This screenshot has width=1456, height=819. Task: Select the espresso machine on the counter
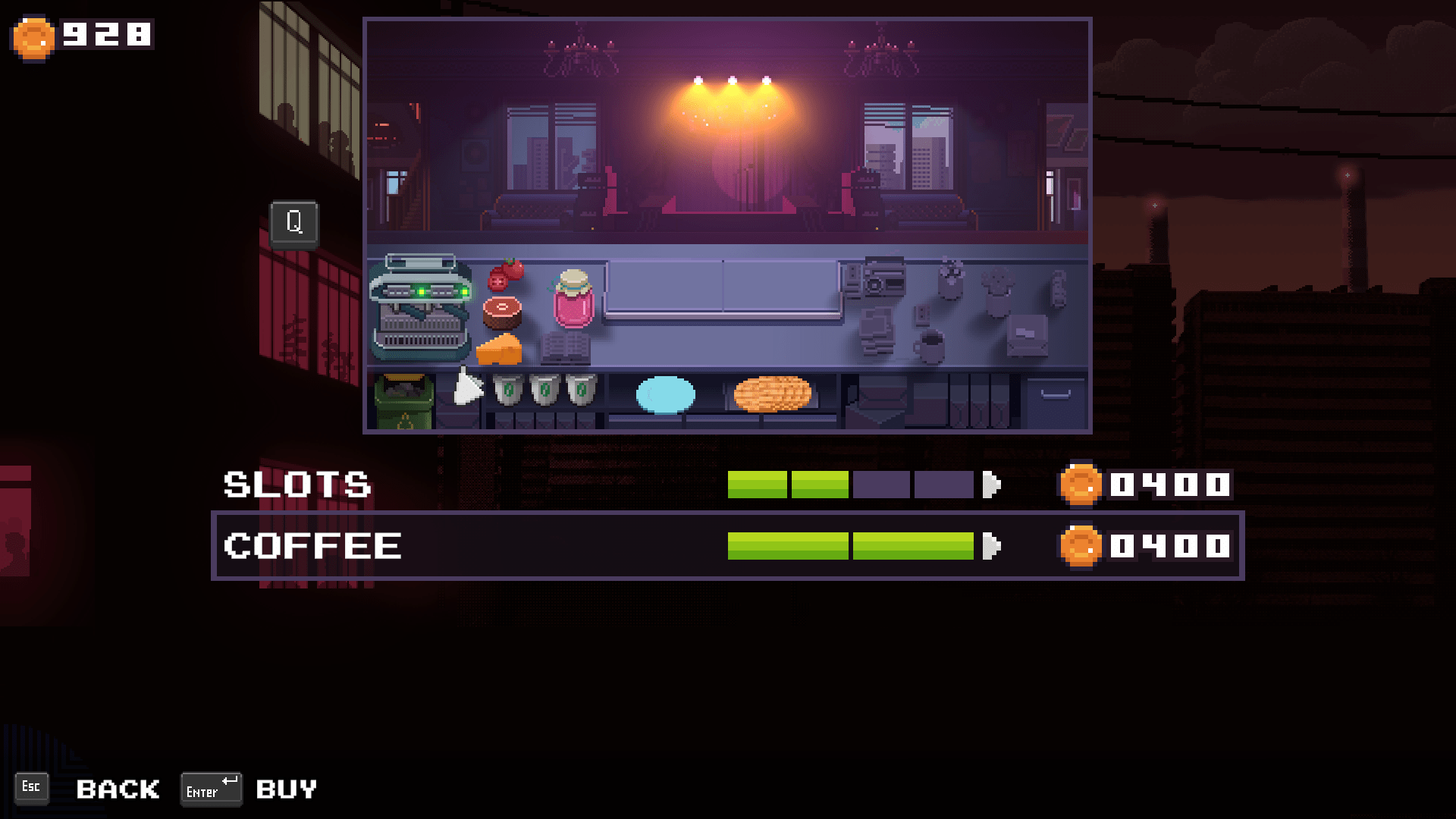pyautogui.click(x=422, y=307)
